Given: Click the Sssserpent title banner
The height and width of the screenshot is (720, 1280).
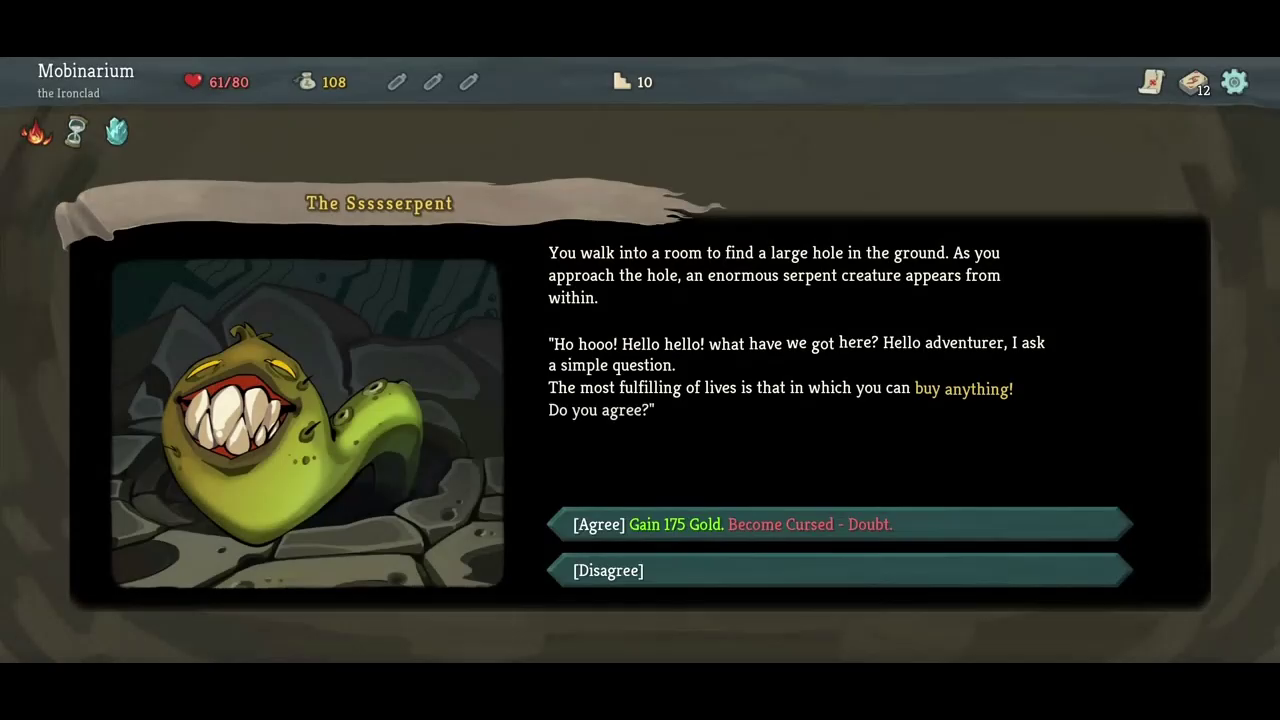Looking at the screenshot, I should tap(379, 203).
